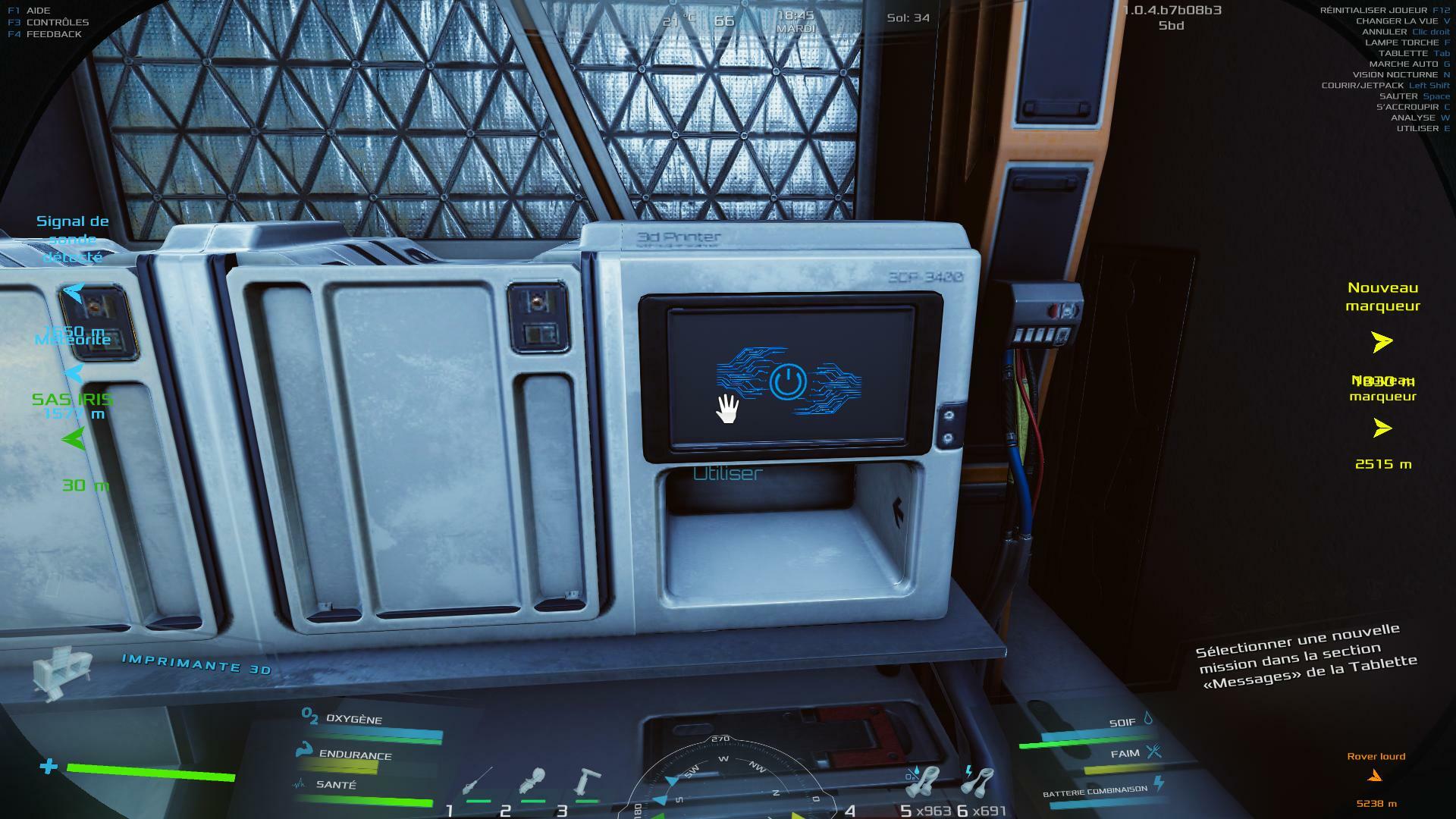The width and height of the screenshot is (1456, 819).
Task: Select the green SAS IRIS waypoint arrow
Action: point(74,439)
